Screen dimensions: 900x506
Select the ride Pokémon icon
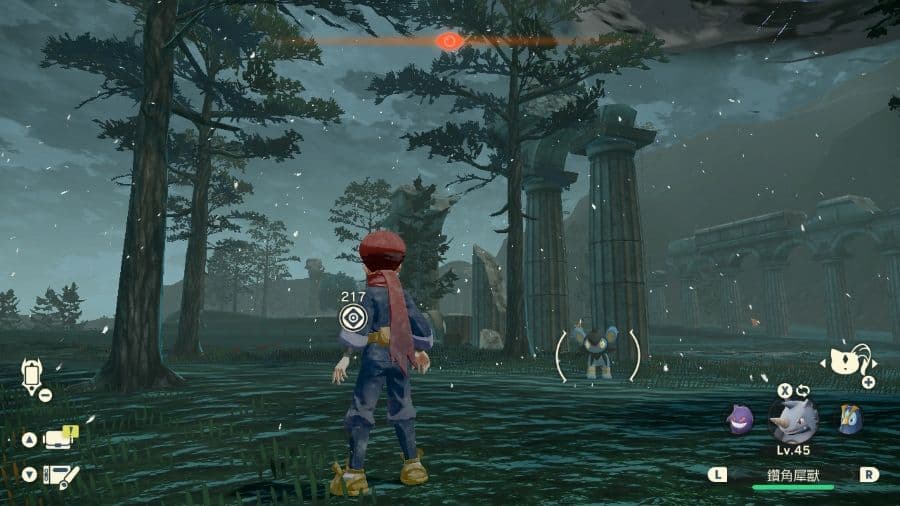click(844, 360)
